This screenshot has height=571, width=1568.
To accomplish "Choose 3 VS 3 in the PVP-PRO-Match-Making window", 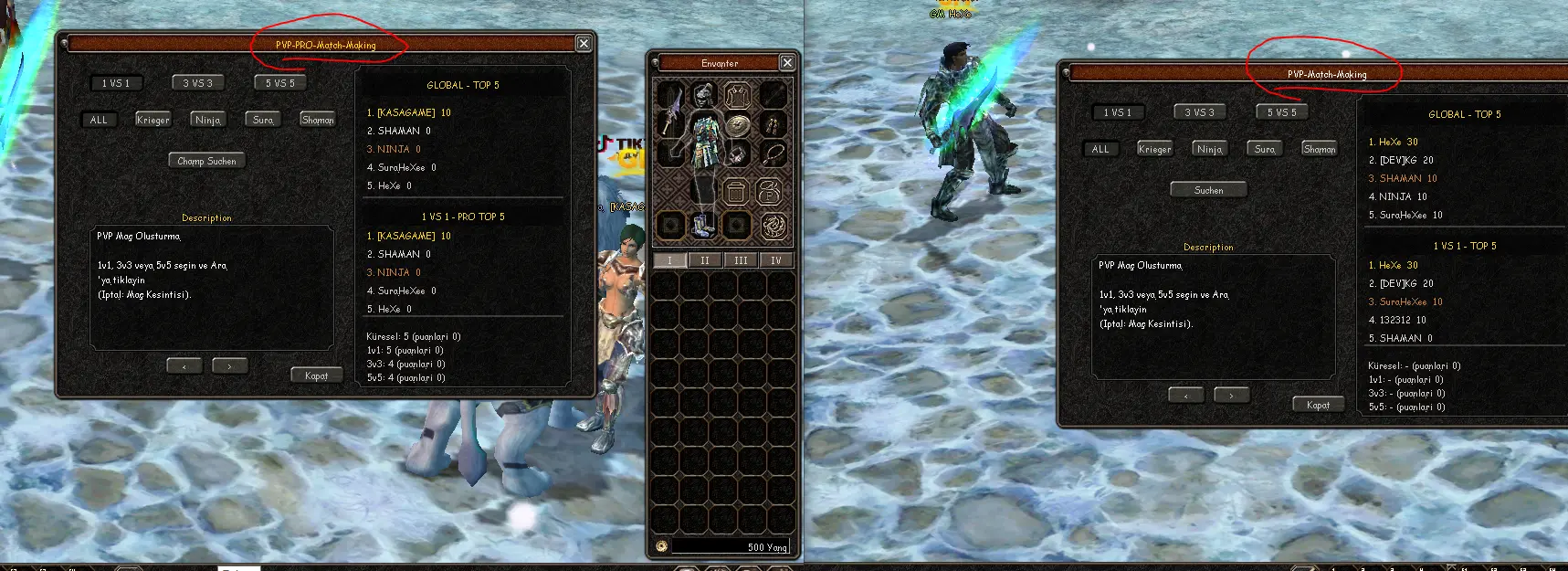I will click(x=197, y=83).
